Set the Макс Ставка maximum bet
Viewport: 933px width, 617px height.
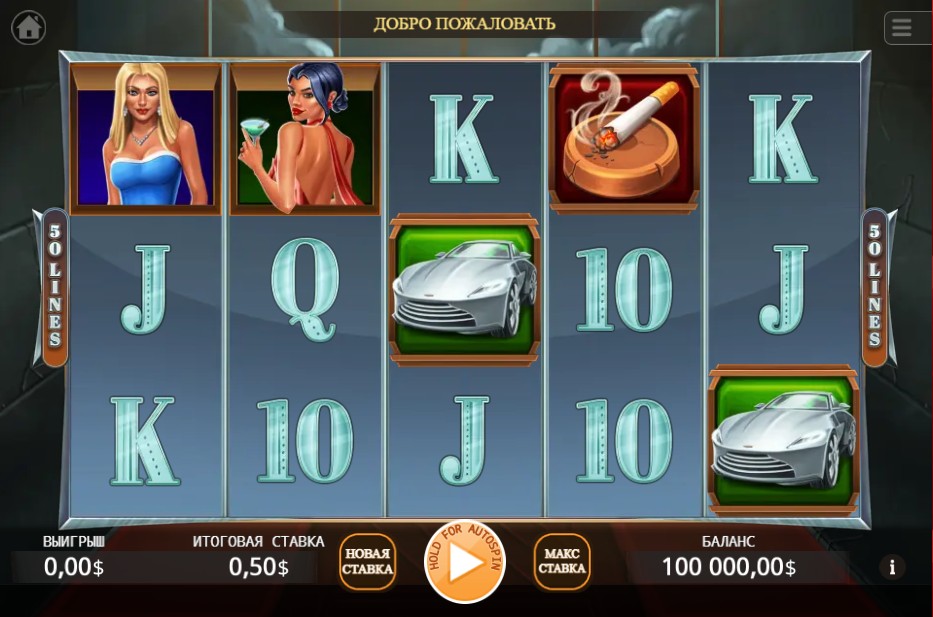click(x=562, y=562)
